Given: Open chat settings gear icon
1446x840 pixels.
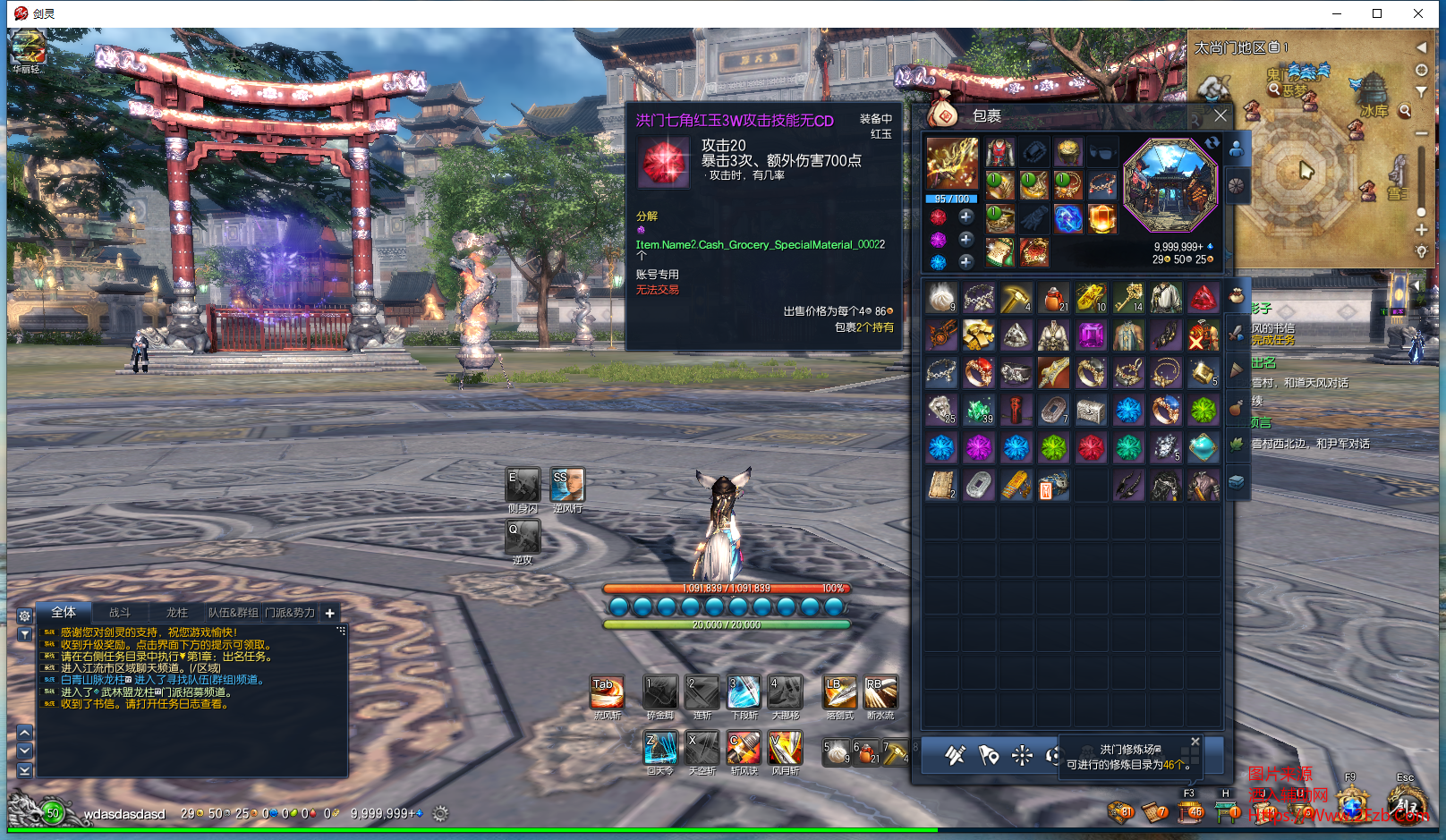Looking at the screenshot, I should pyautogui.click(x=25, y=615).
